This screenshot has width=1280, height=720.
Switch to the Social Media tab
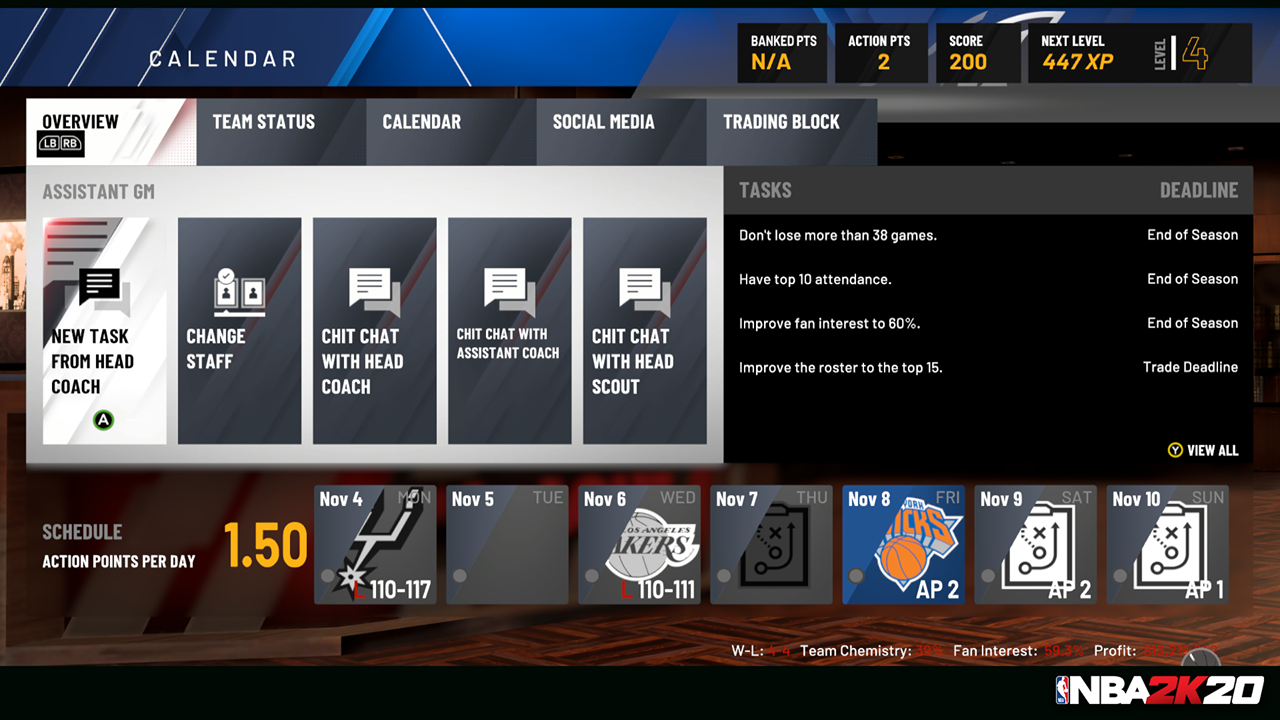(x=604, y=121)
